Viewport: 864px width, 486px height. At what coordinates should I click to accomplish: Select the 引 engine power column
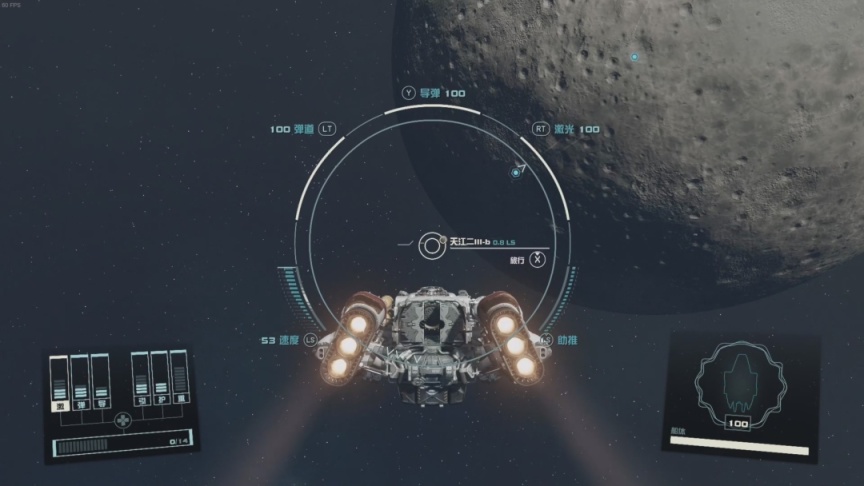(141, 379)
